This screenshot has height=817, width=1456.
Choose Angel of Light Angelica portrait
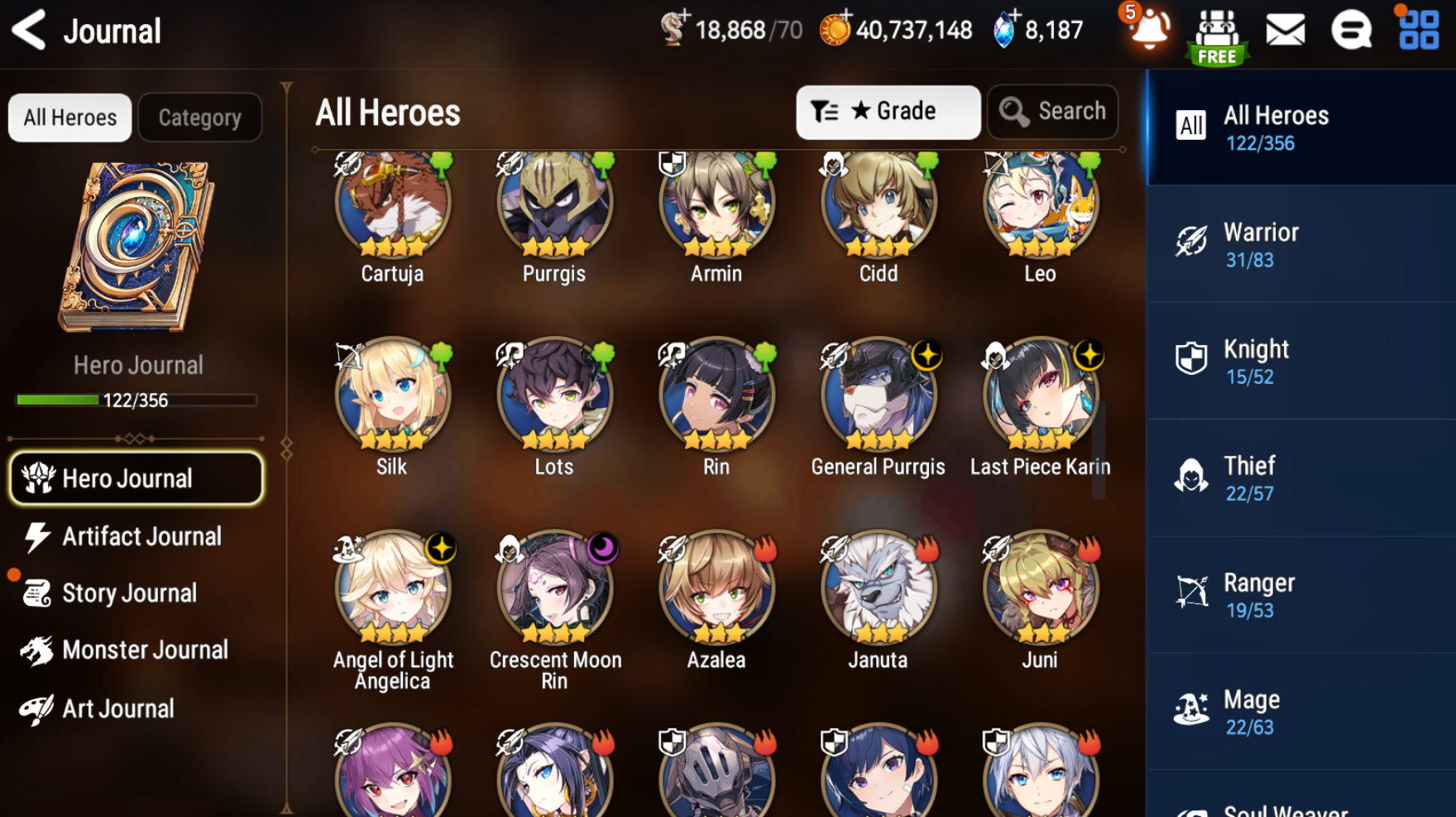[392, 589]
